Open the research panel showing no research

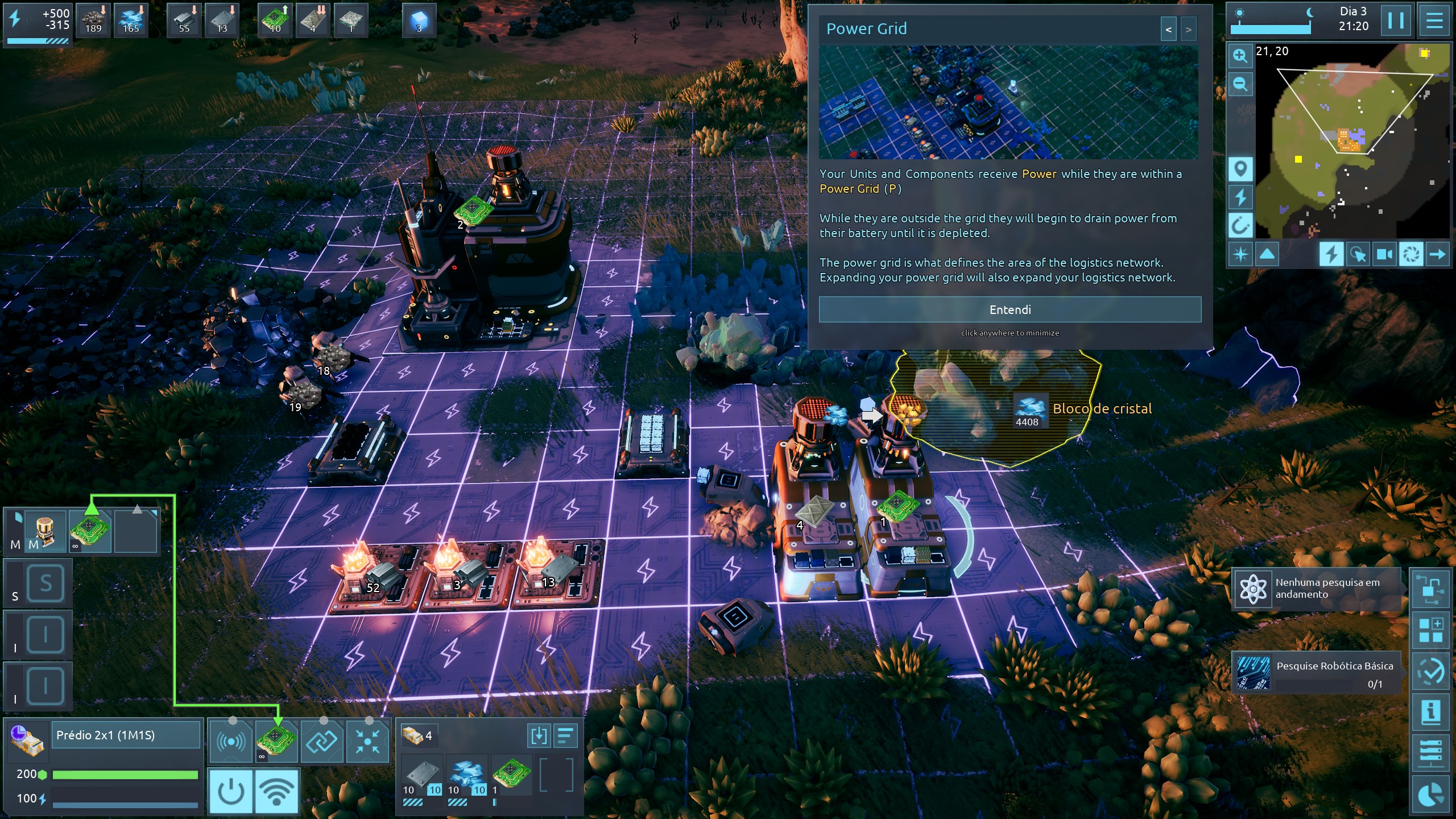1316,588
